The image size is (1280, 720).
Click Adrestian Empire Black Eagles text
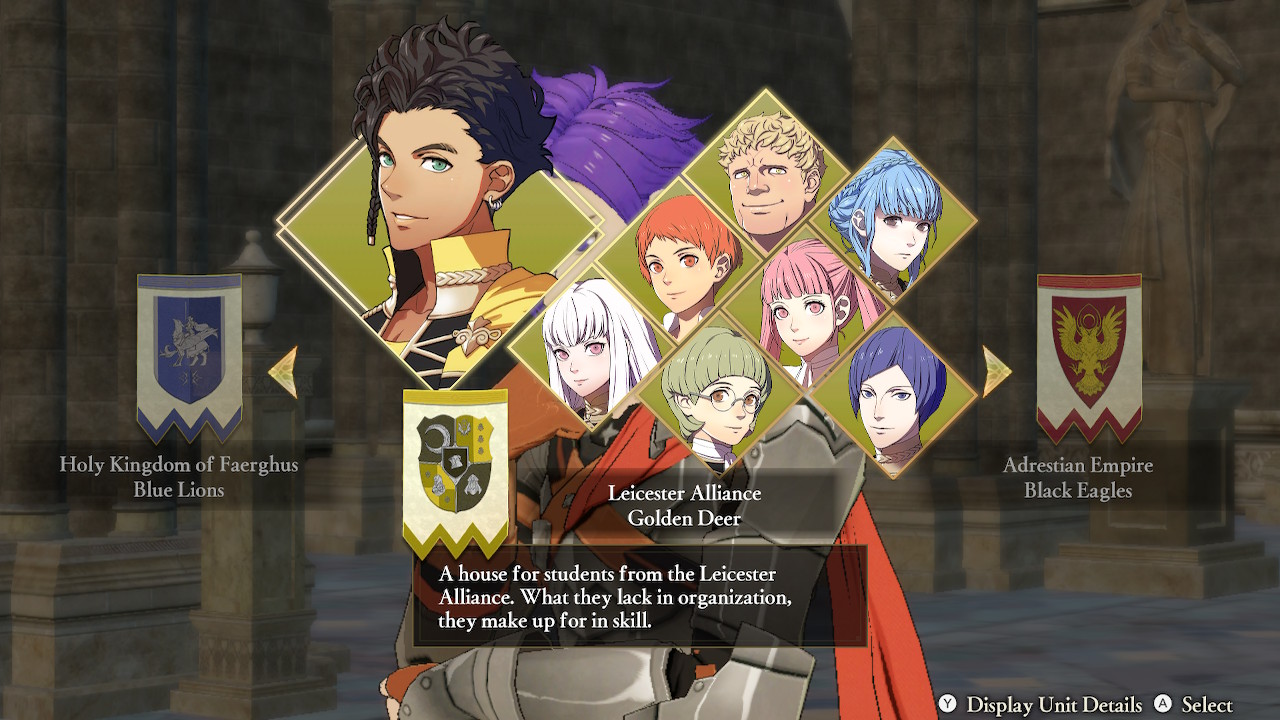(x=1078, y=477)
